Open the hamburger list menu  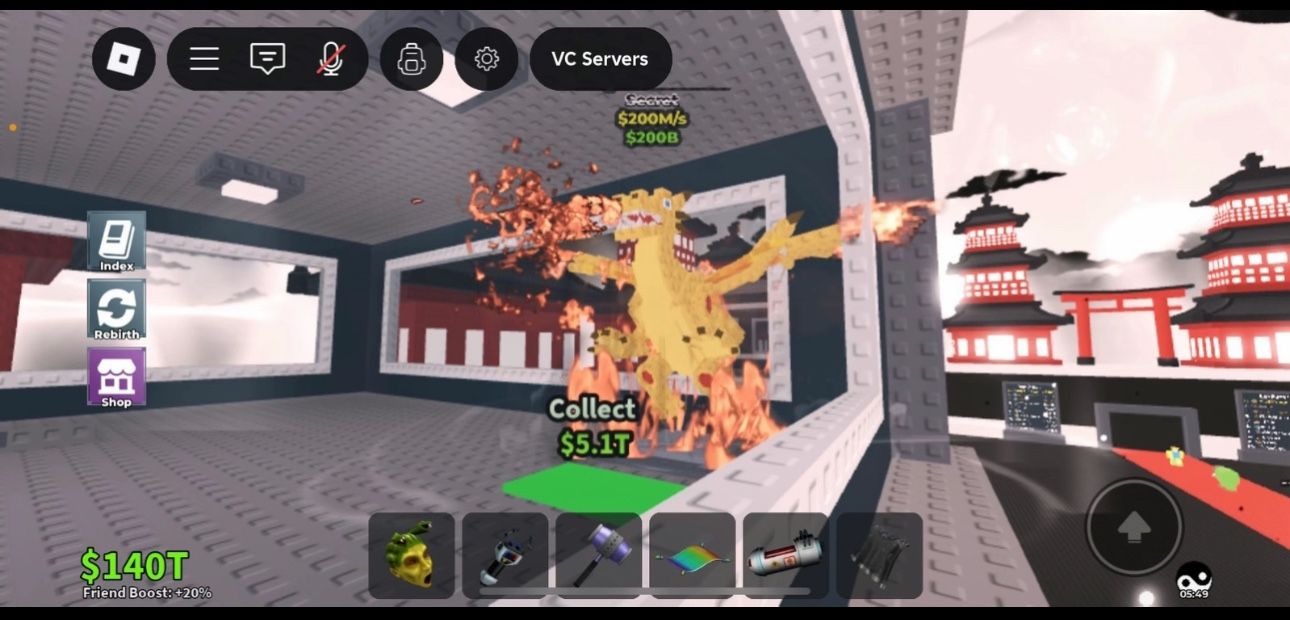[204, 59]
